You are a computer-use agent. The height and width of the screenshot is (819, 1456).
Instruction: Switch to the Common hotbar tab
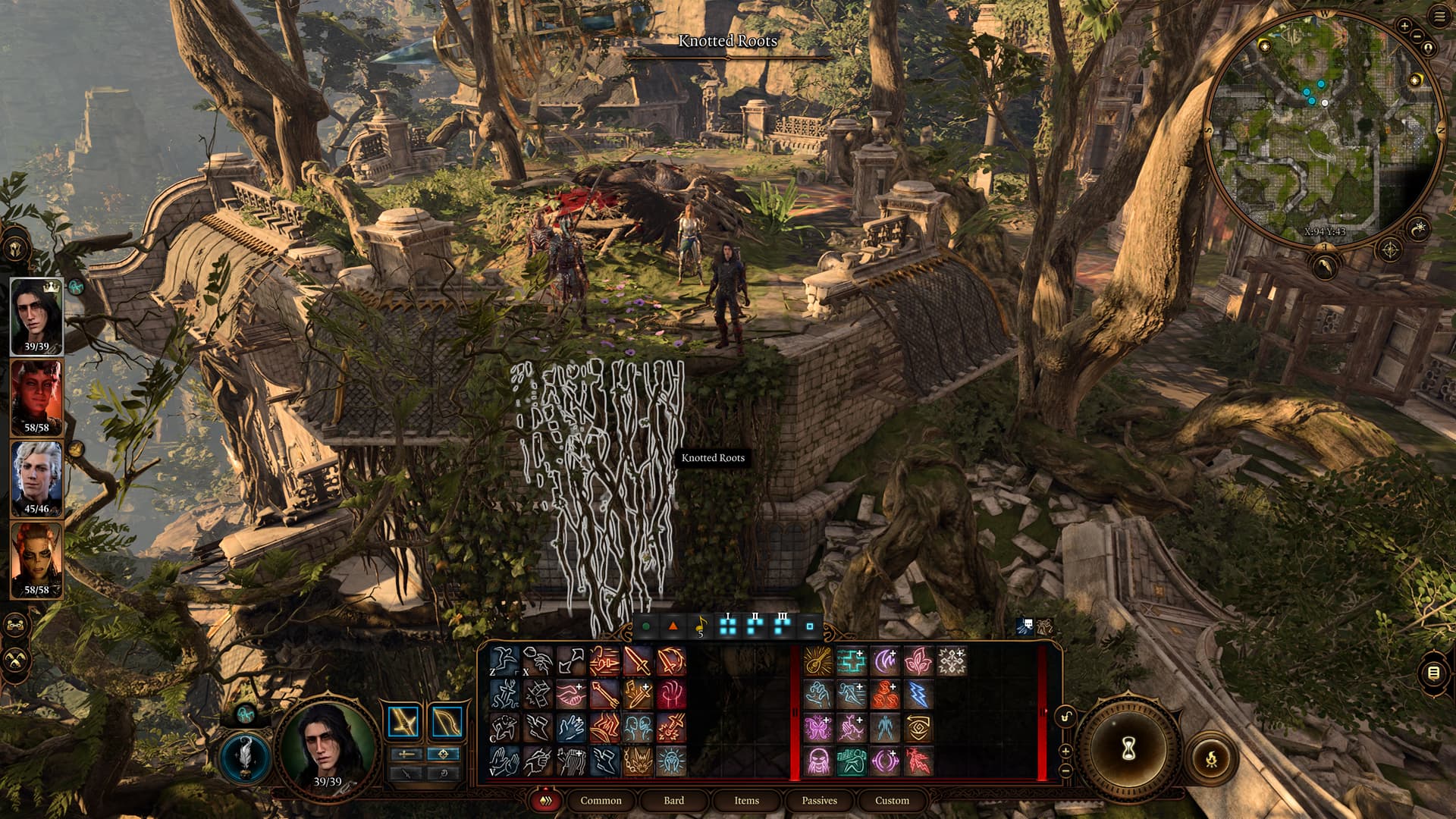coord(601,800)
